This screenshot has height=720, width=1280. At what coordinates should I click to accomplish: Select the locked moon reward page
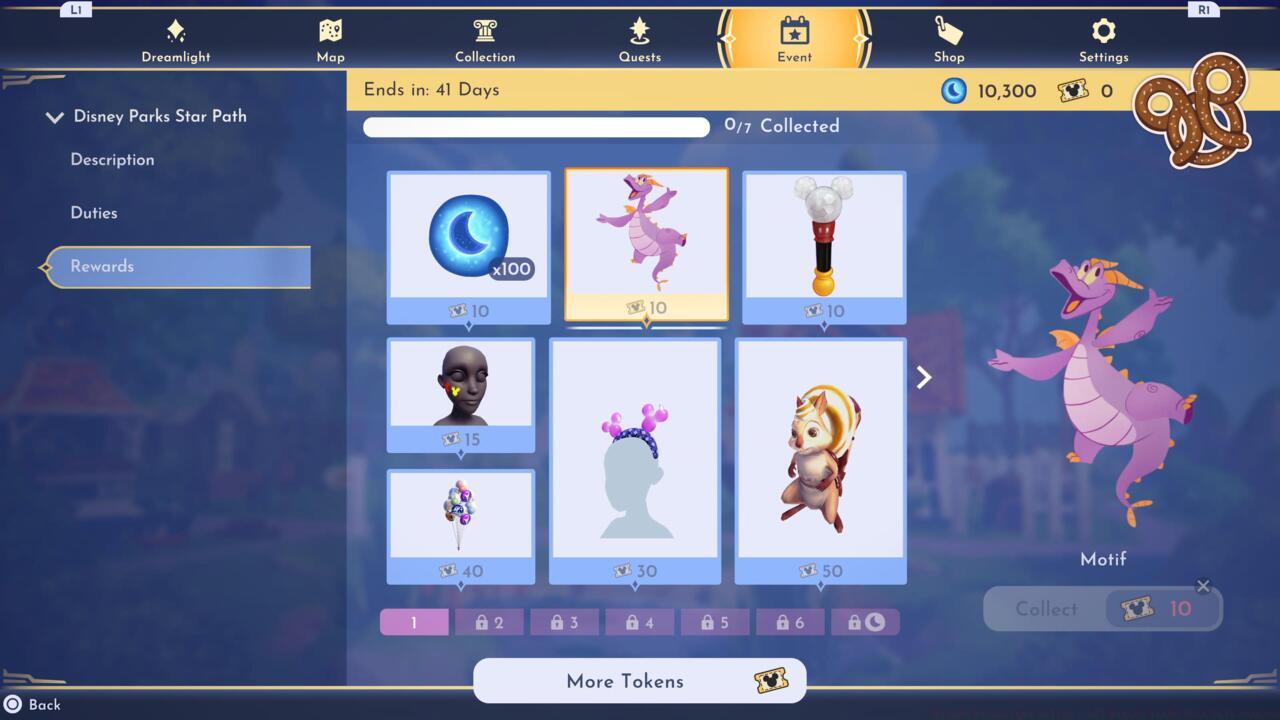(865, 621)
